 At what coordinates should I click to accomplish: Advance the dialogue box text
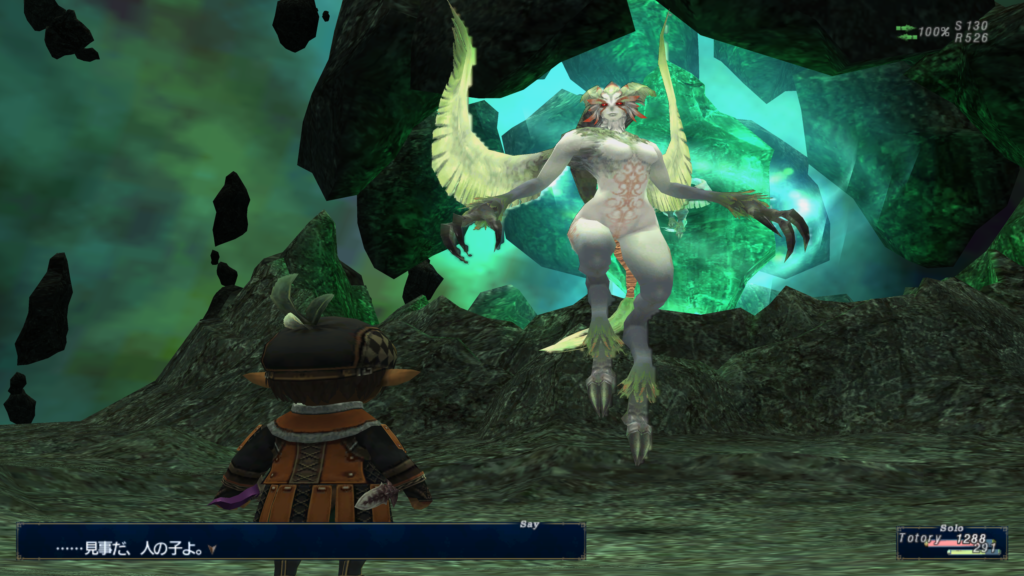[x=212, y=549]
